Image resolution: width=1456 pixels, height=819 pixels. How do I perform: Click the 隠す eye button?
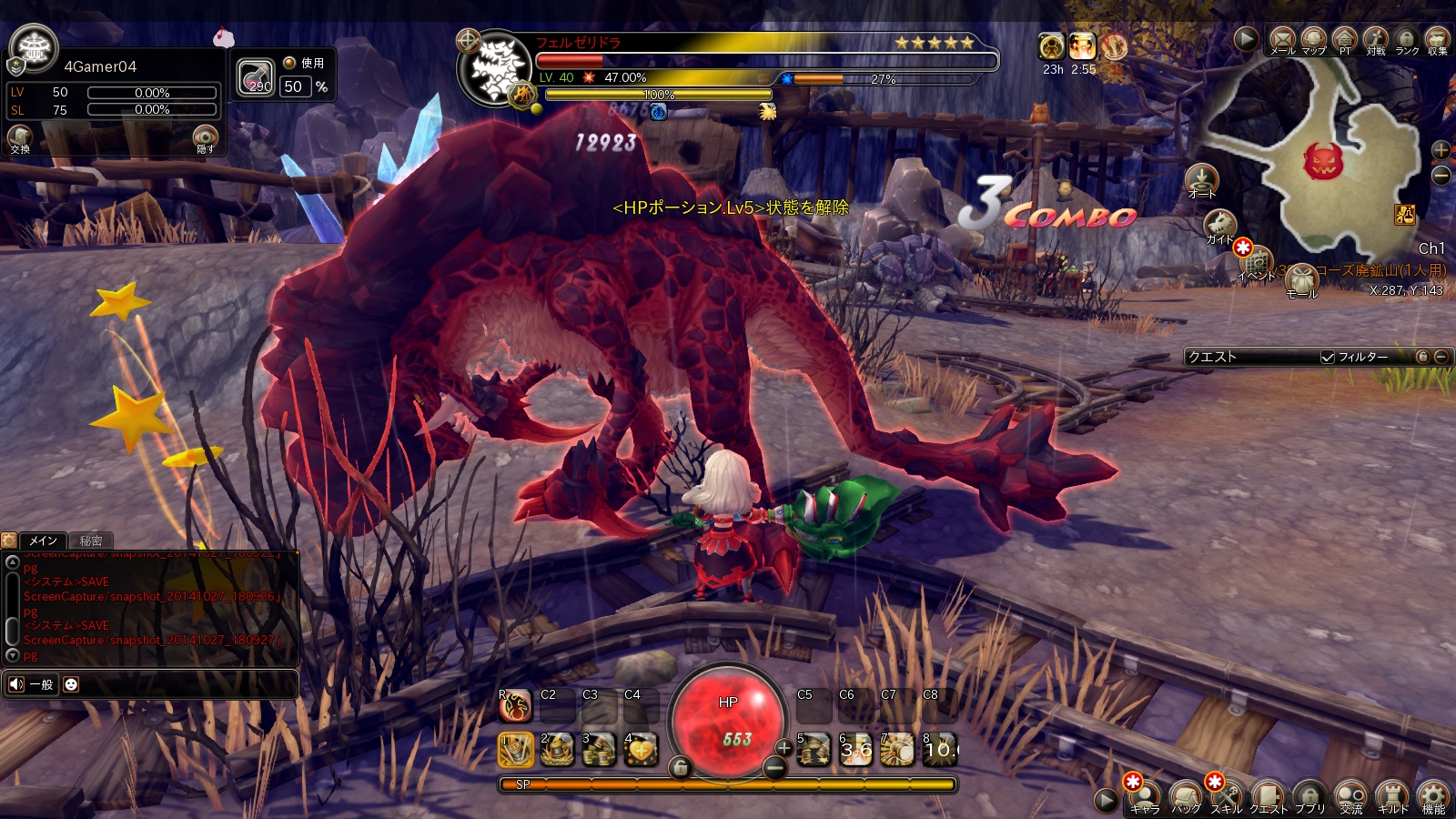(x=206, y=138)
